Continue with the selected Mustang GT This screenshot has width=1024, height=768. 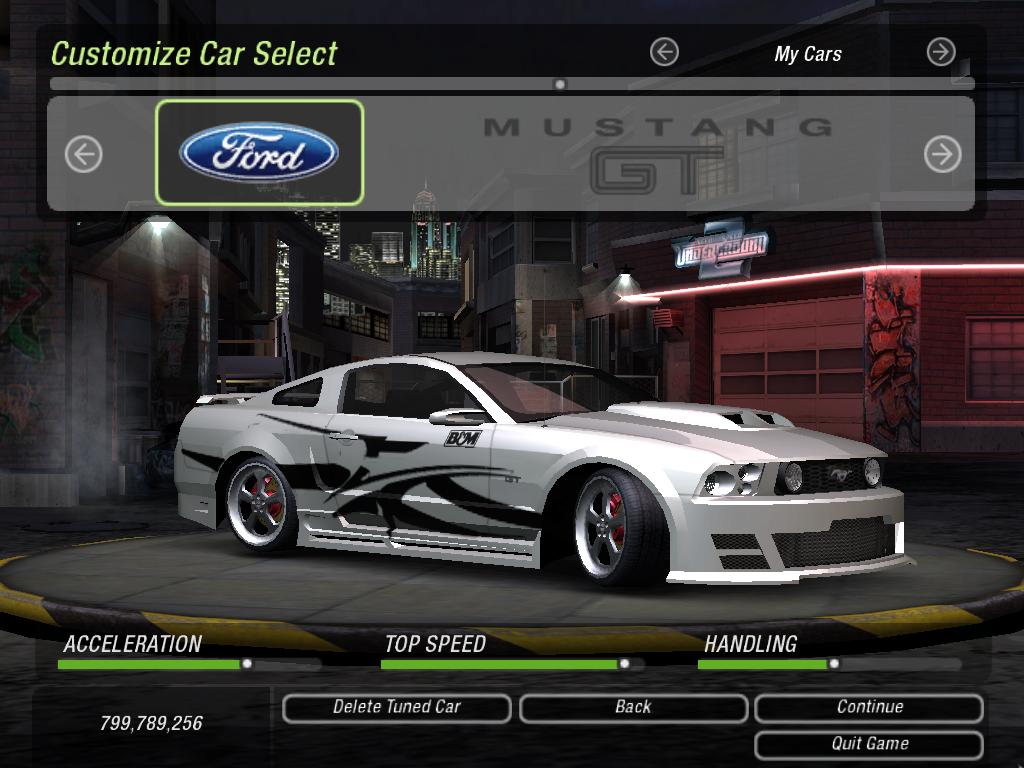869,708
